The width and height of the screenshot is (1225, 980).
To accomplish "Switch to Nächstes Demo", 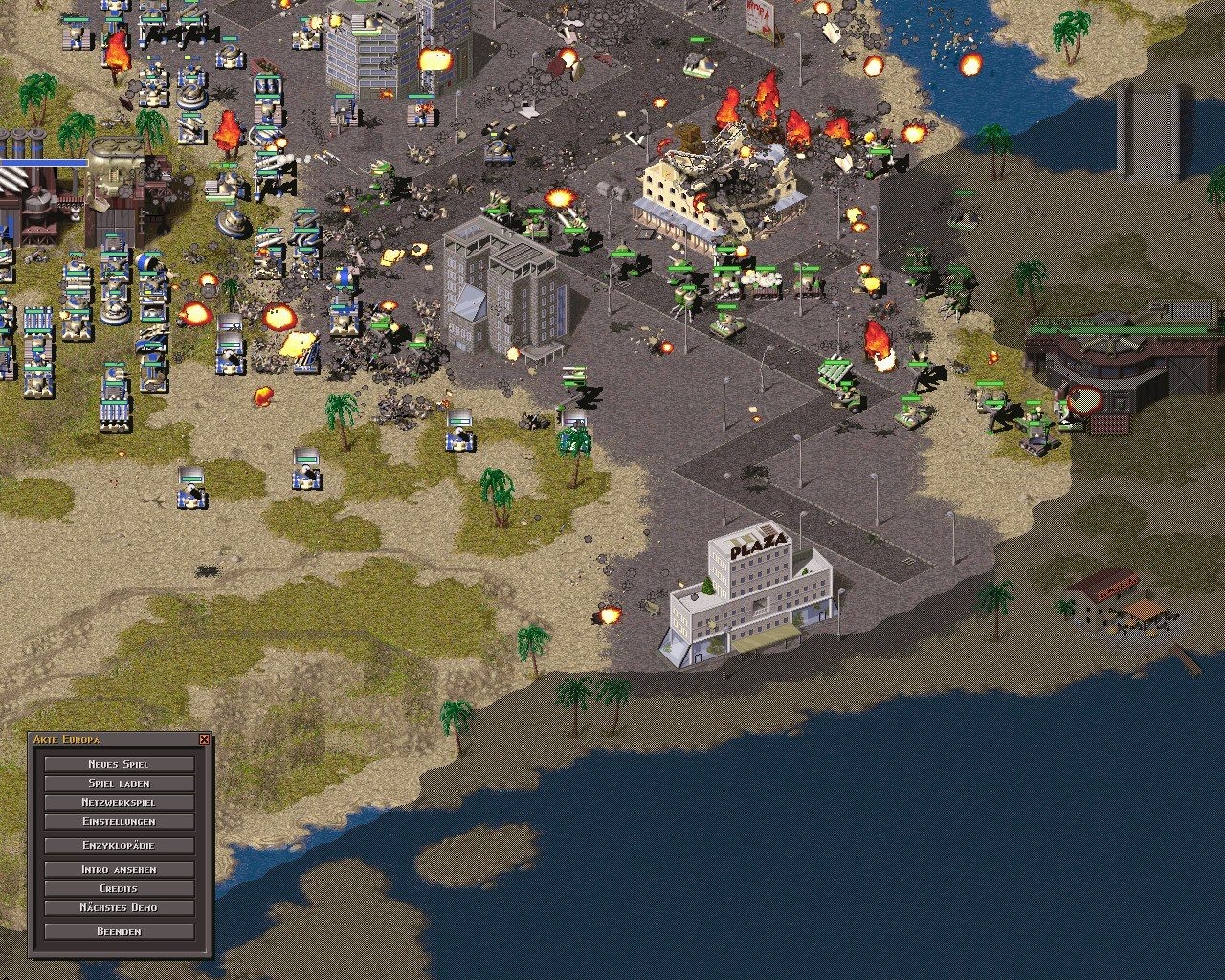I will coord(119,907).
